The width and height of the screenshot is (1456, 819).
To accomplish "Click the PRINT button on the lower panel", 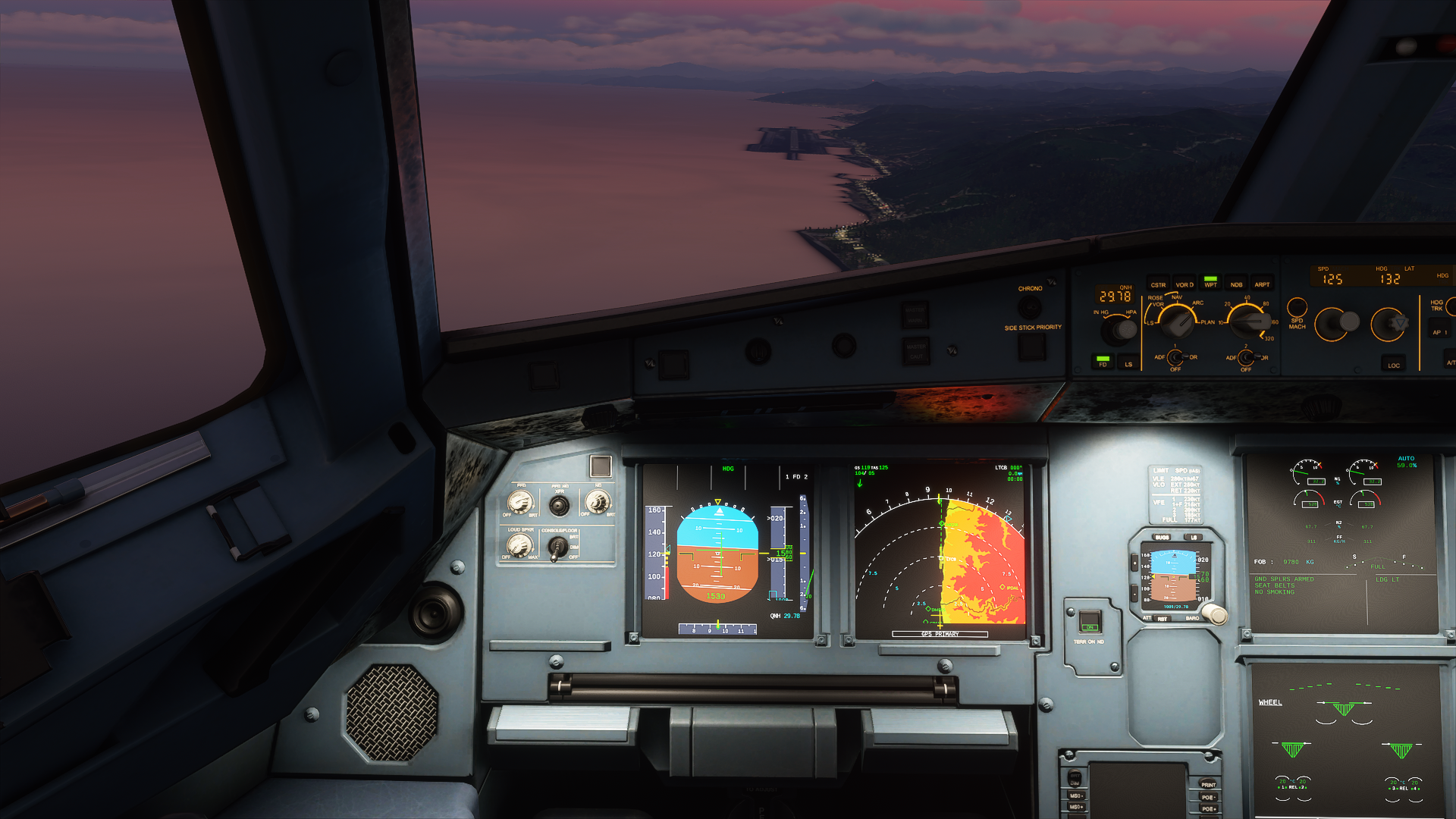I will tap(1208, 785).
